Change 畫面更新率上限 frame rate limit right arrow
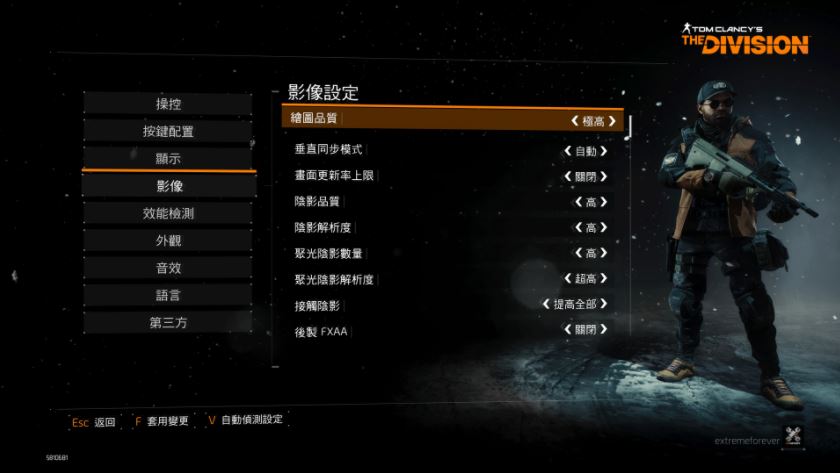This screenshot has height=473, width=840. (604, 177)
